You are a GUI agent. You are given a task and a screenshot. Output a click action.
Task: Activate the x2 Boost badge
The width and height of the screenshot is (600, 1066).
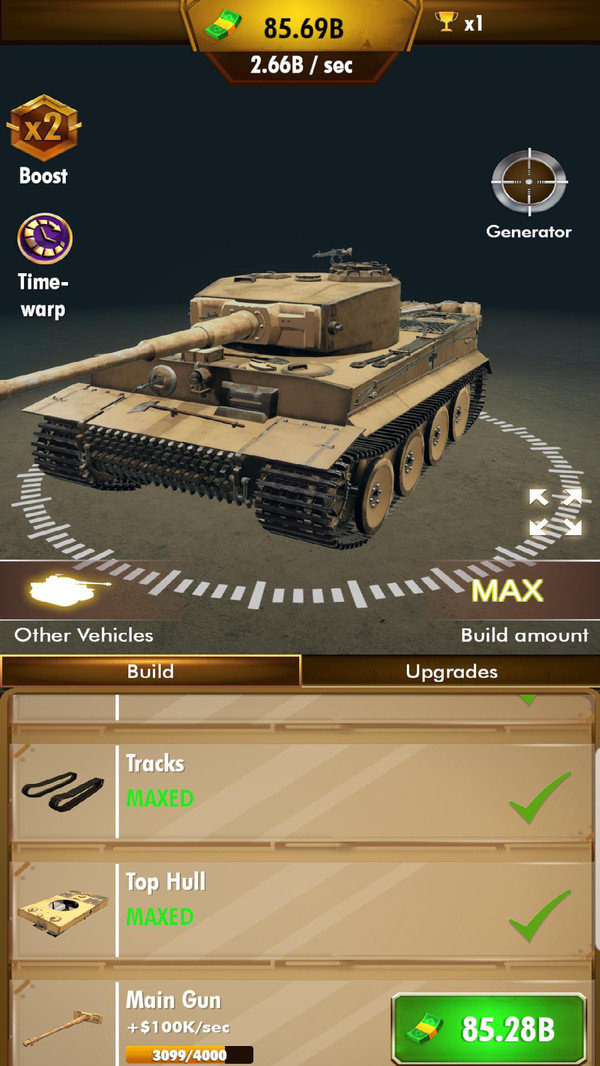(44, 130)
